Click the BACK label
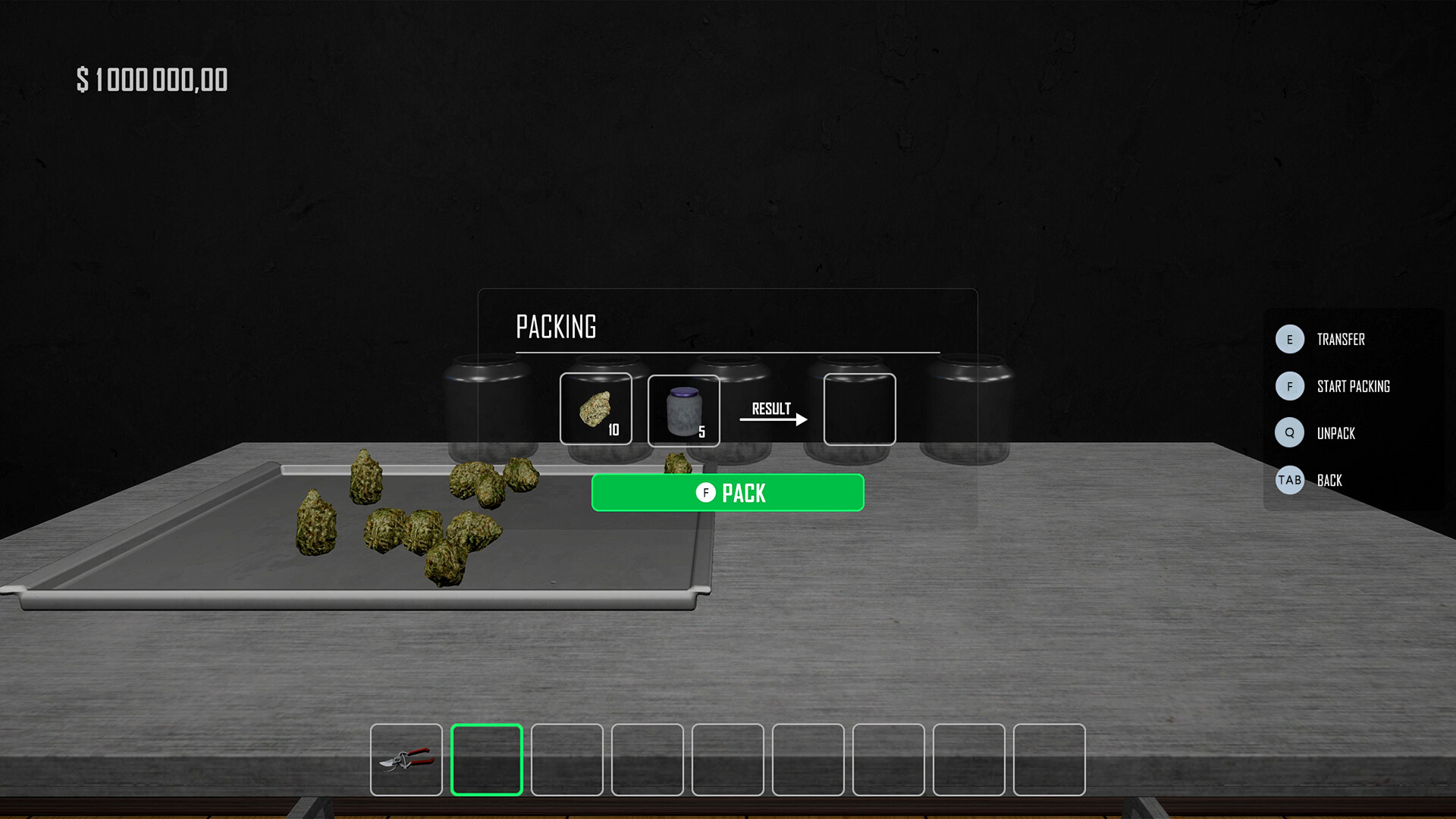This screenshot has width=1456, height=819. point(1329,480)
